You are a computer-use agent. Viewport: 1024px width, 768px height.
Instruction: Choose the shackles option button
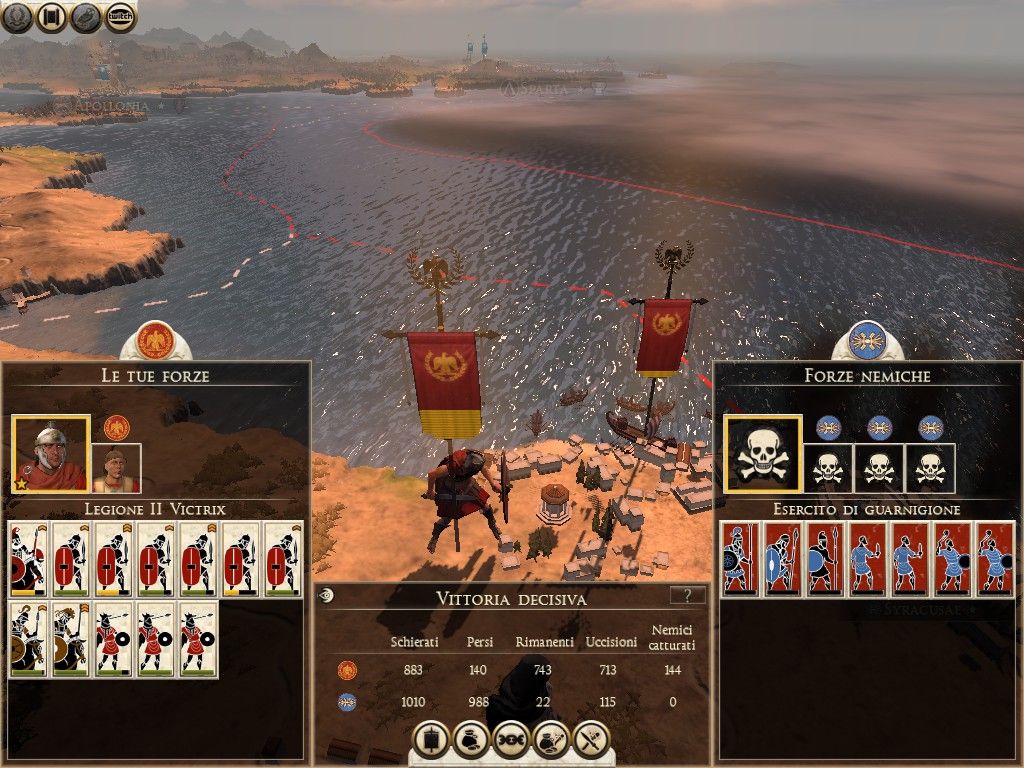click(x=511, y=739)
